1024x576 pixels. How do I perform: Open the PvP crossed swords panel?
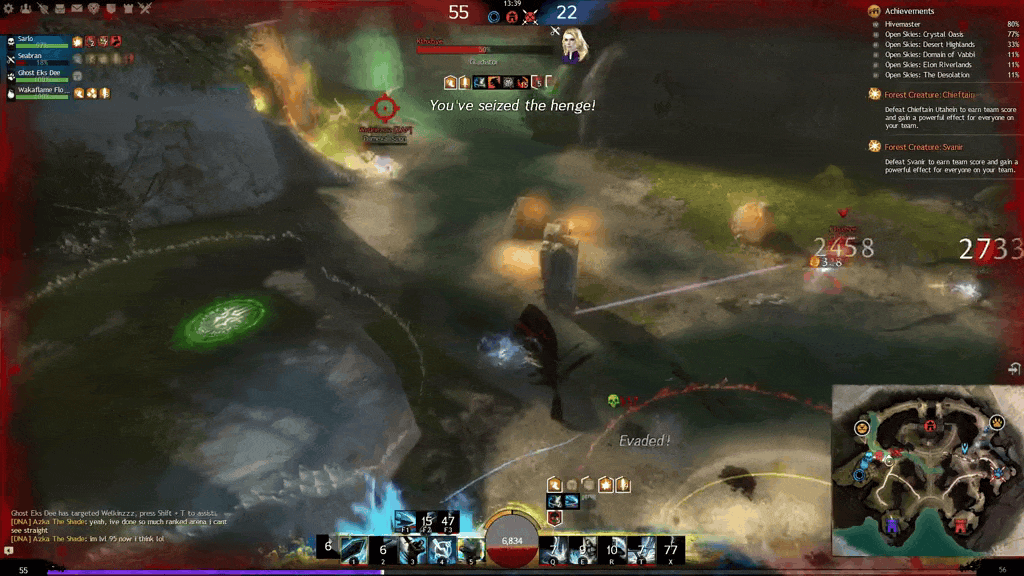145,9
